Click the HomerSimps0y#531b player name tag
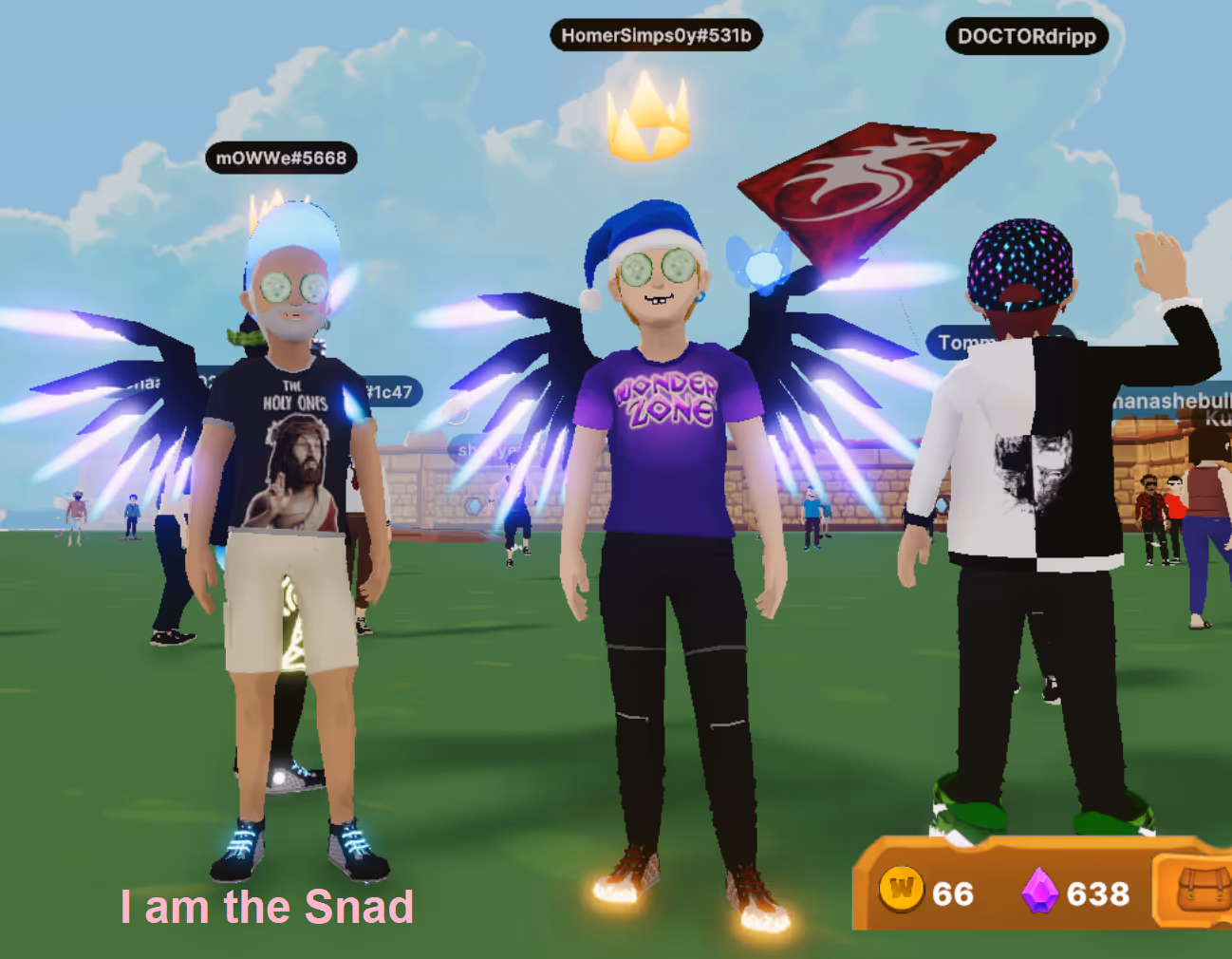This screenshot has height=959, width=1232. pyautogui.click(x=656, y=36)
